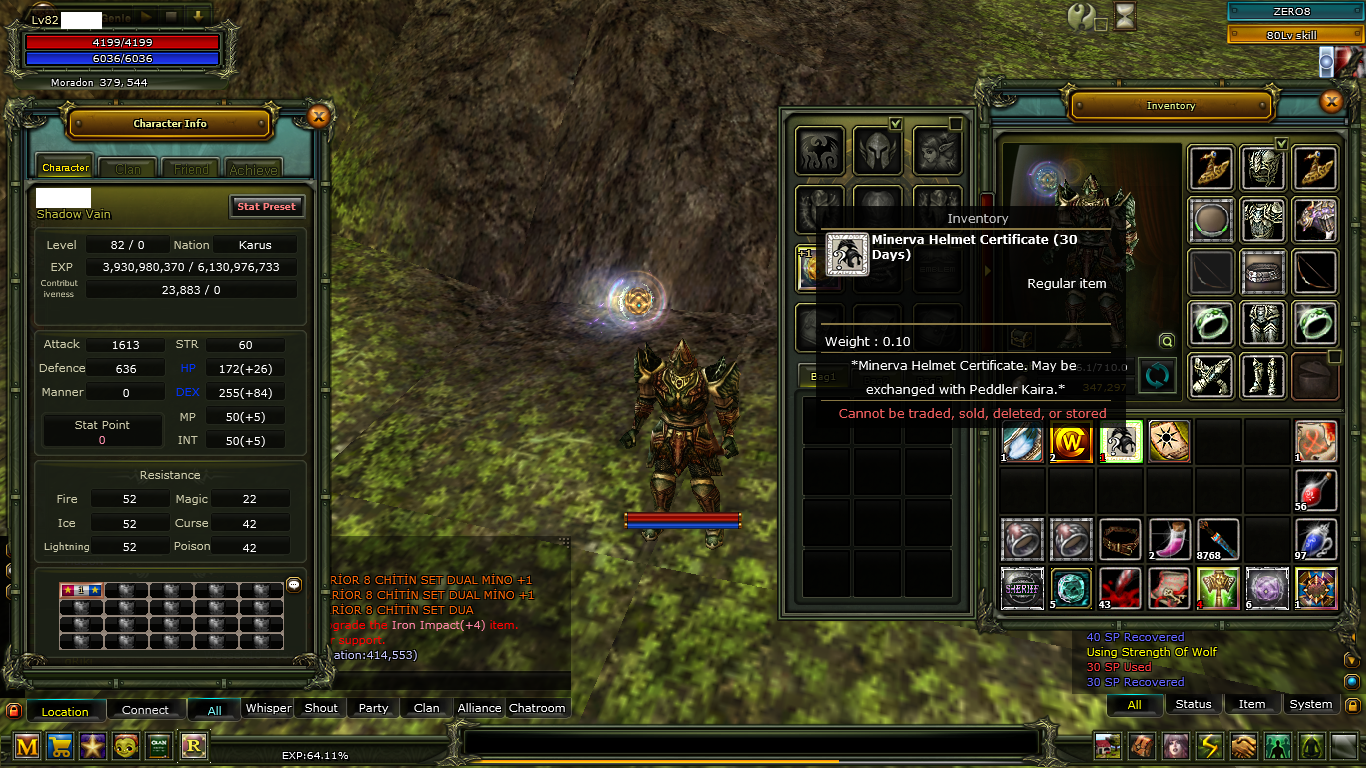Open the shopping cart store icon
Screen dimensions: 1366x768
click(x=60, y=746)
